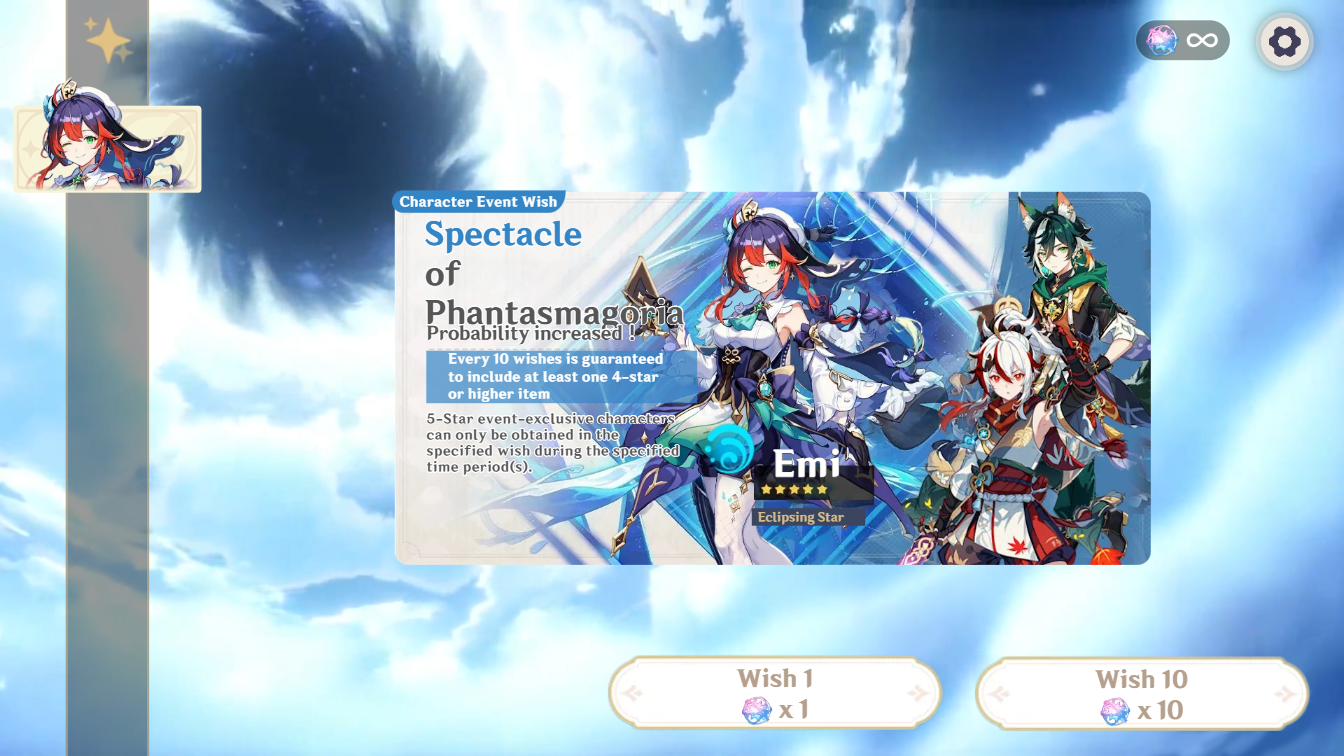Click the Anemo swirl emblem beside Emi
The height and width of the screenshot is (756, 1344).
(729, 449)
